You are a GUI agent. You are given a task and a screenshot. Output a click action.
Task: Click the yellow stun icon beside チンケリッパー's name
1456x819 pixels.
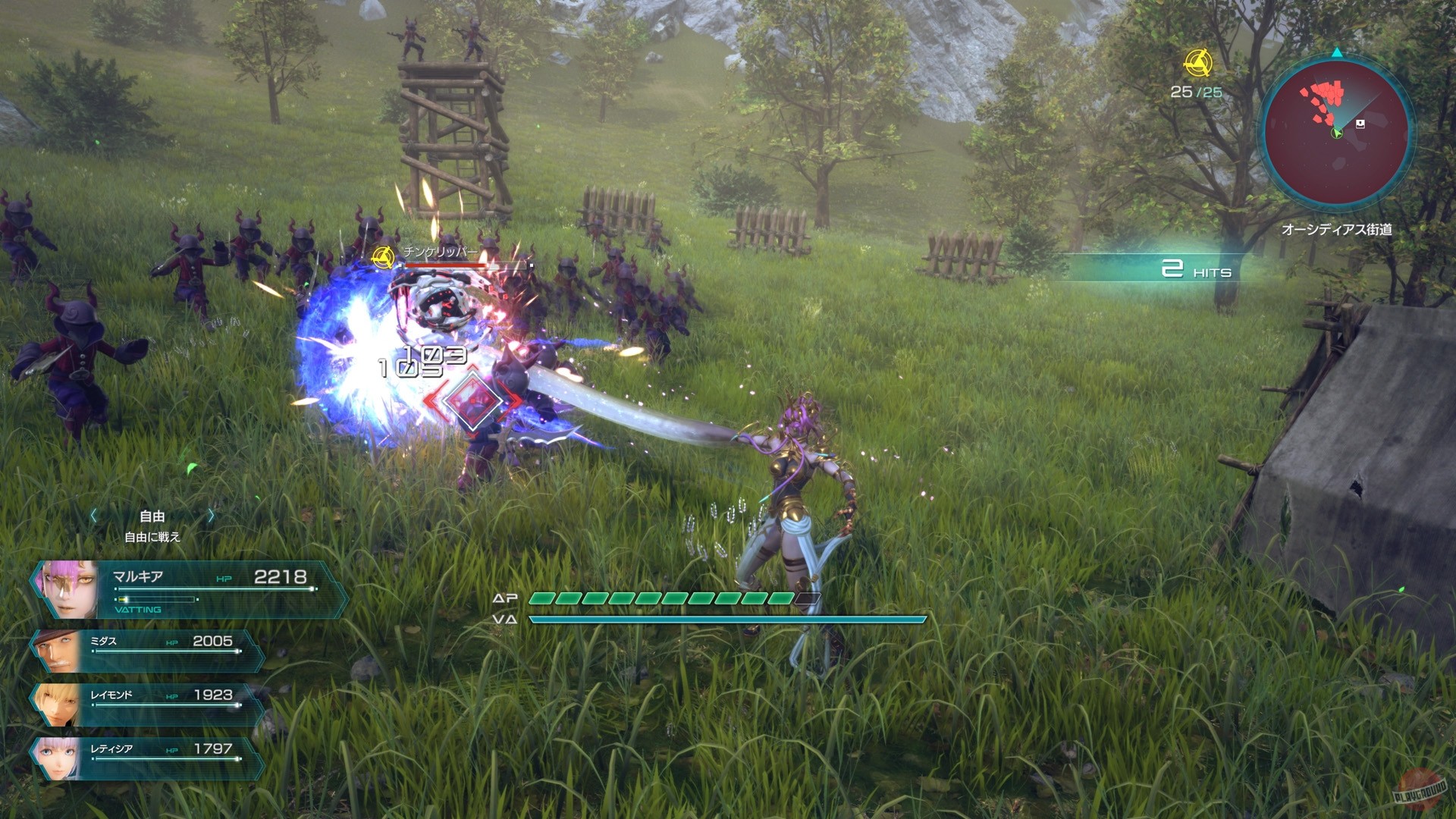coord(383,258)
